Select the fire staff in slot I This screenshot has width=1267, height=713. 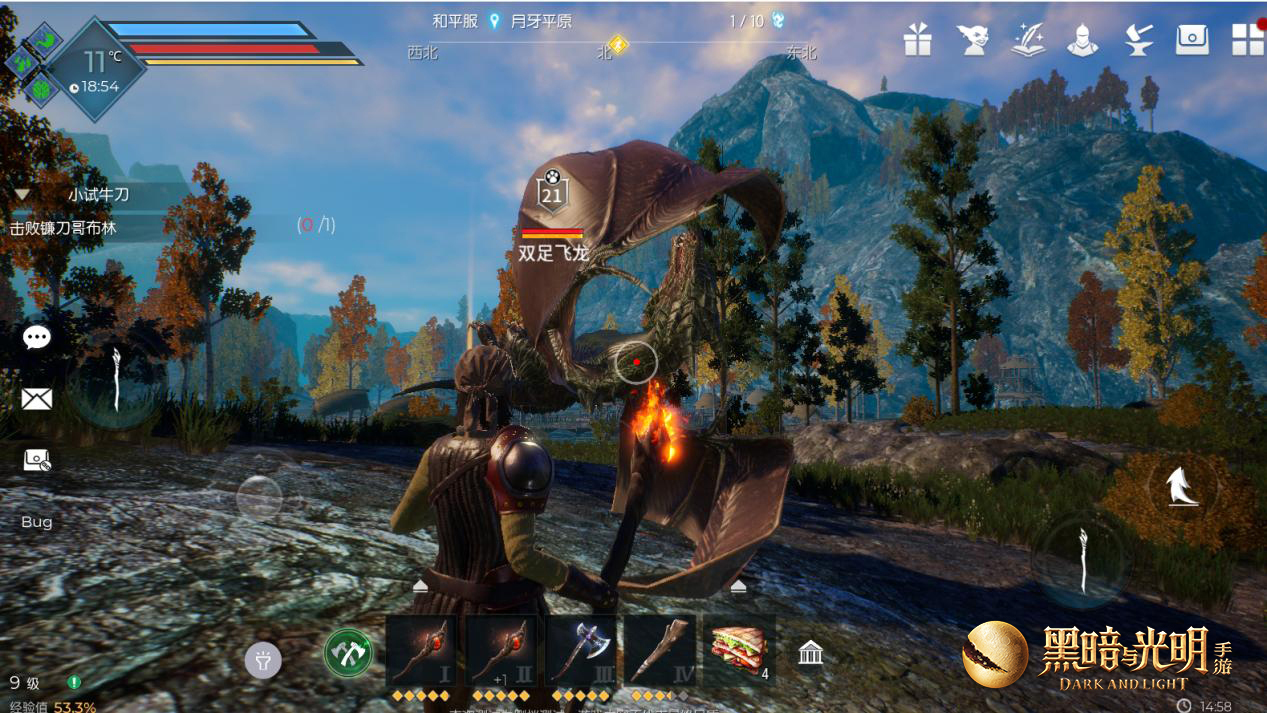[x=421, y=652]
